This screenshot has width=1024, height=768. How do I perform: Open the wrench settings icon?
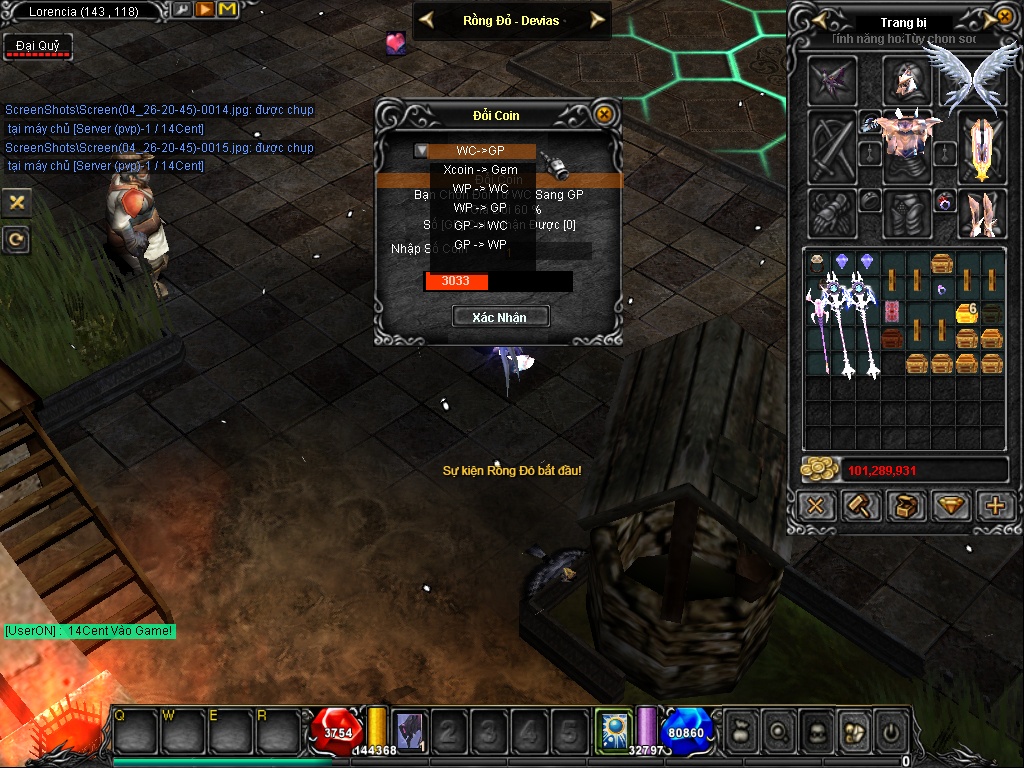pyautogui.click(x=181, y=10)
